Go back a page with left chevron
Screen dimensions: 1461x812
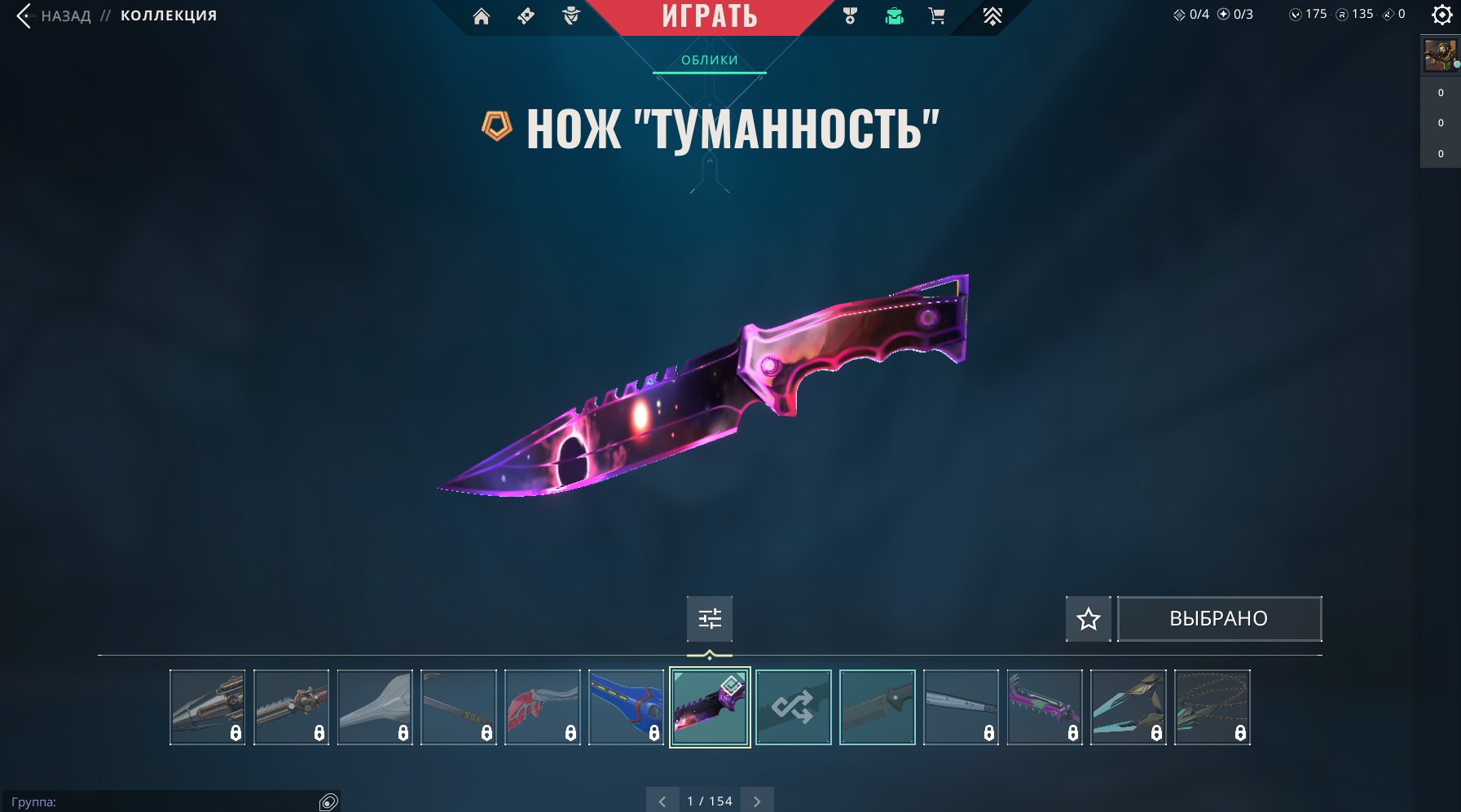click(662, 801)
